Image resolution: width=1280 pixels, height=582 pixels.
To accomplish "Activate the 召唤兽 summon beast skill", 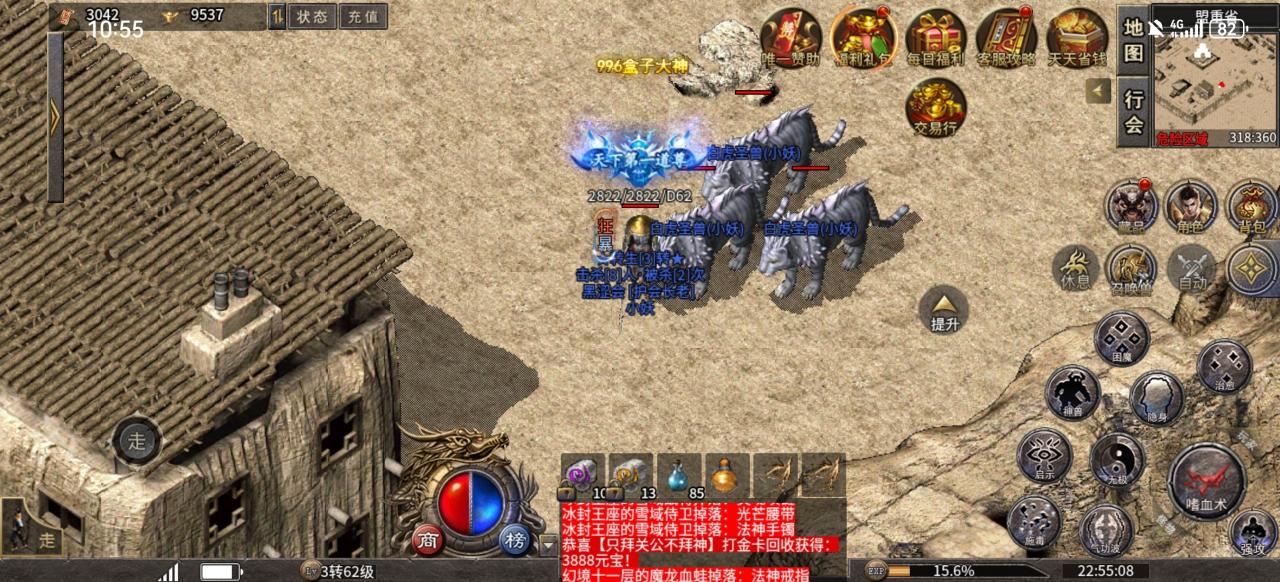I will tap(1131, 268).
